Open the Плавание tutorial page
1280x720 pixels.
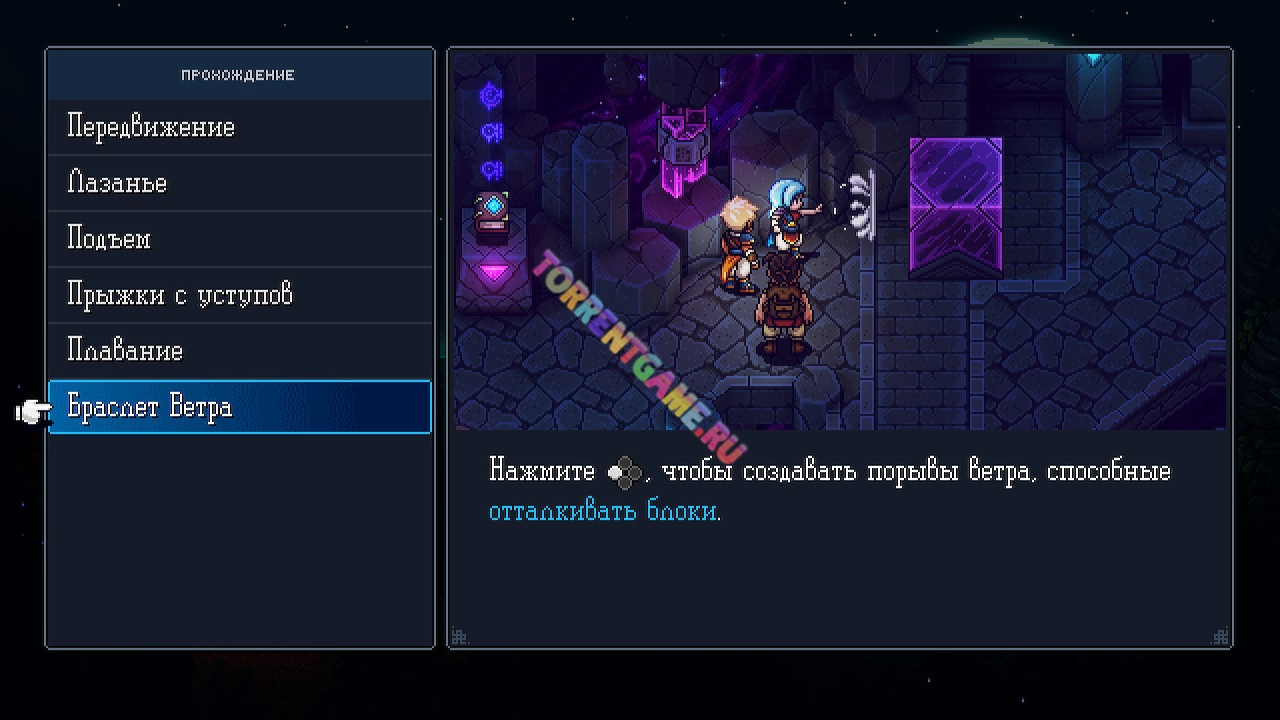(x=124, y=351)
